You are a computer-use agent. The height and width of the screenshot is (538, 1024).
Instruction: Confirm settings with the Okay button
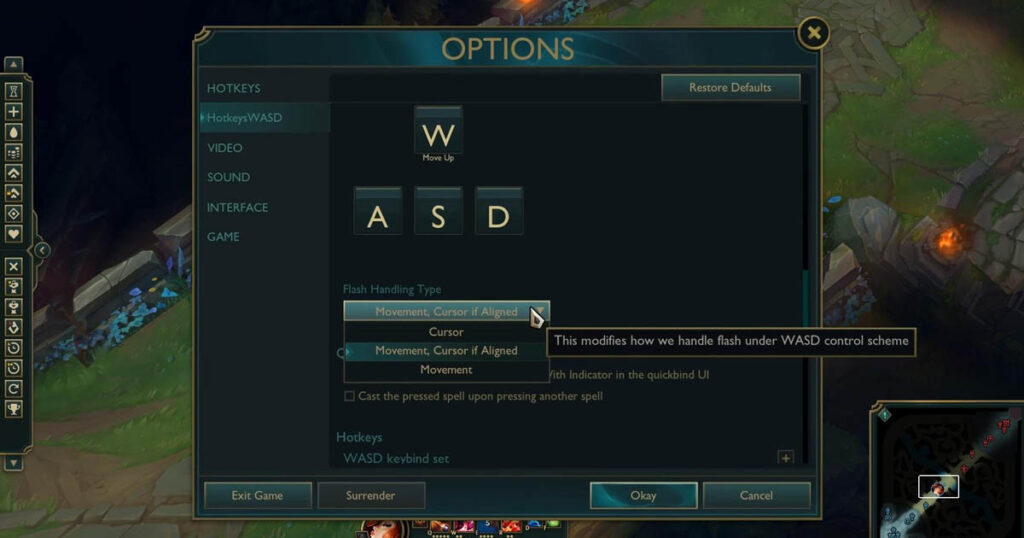[x=643, y=495]
